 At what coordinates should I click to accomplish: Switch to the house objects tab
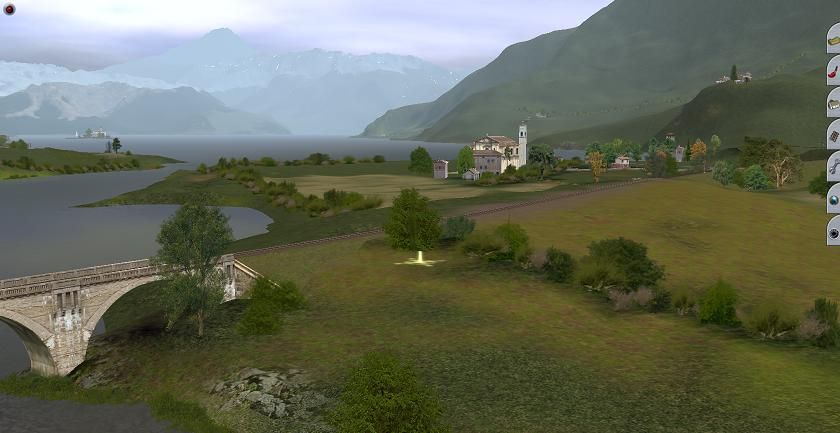click(833, 103)
